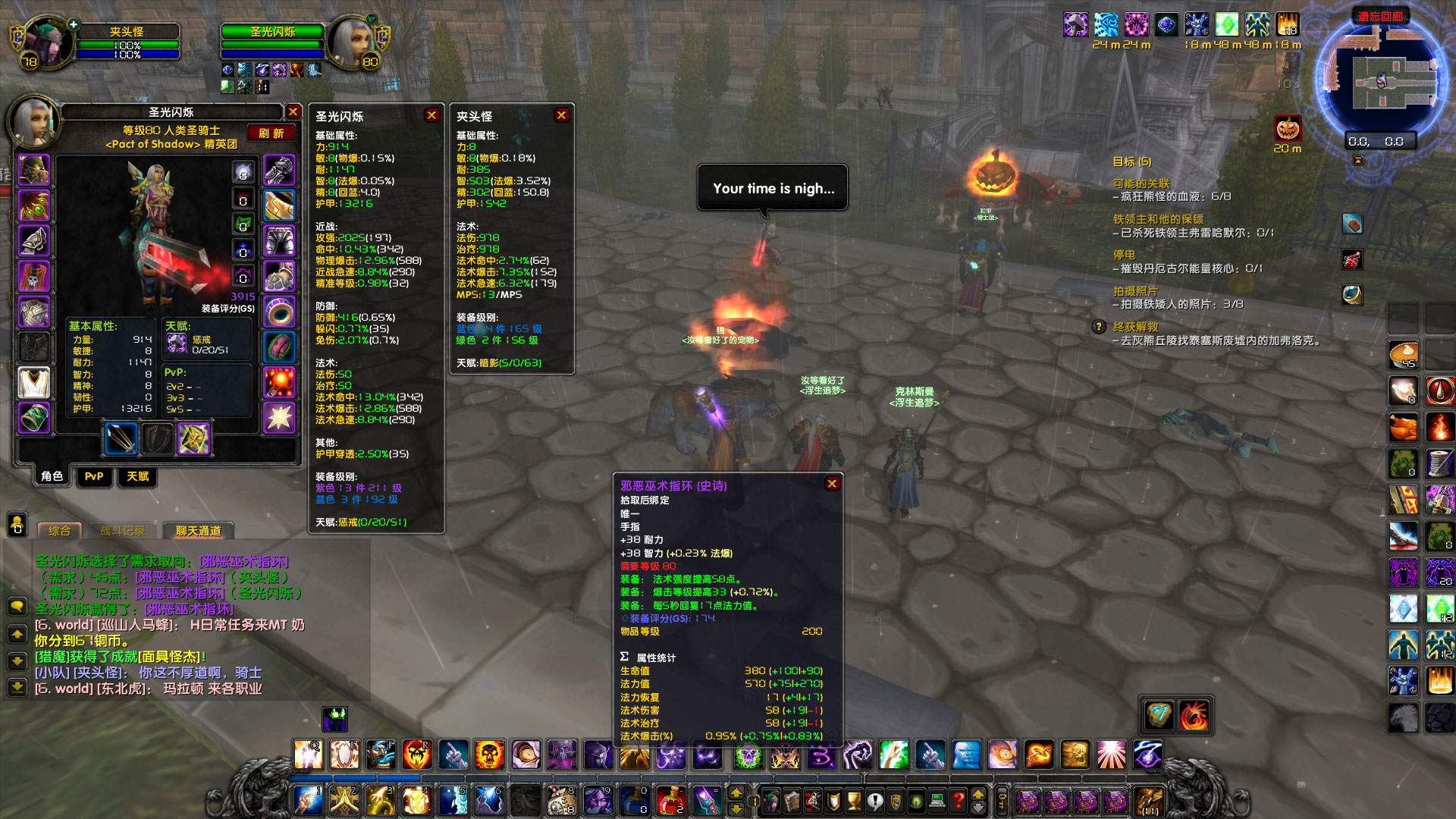Click the tracking icon below the minimap coordinates
This screenshot has height=819, width=1456.
[1358, 161]
